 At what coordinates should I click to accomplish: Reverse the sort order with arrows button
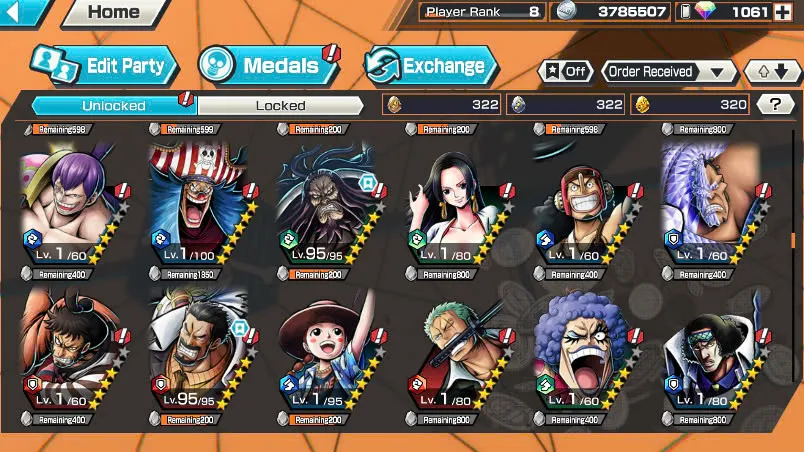(x=770, y=72)
